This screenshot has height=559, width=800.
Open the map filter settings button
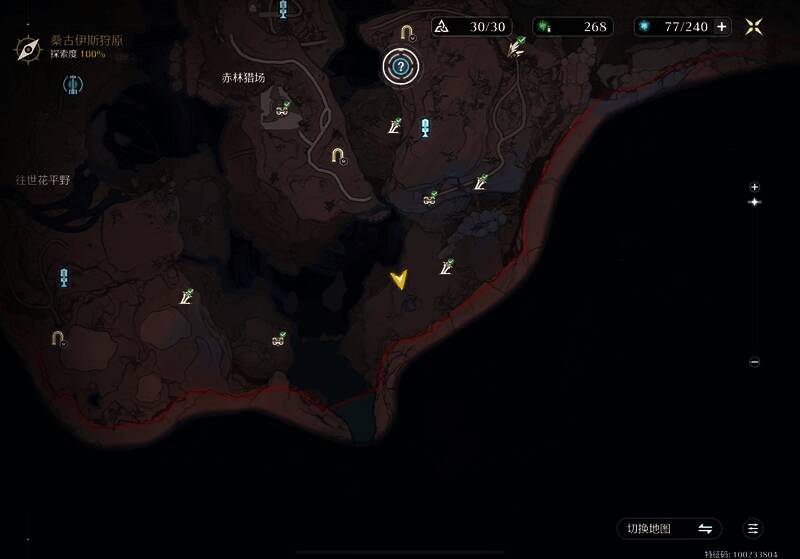tap(754, 528)
